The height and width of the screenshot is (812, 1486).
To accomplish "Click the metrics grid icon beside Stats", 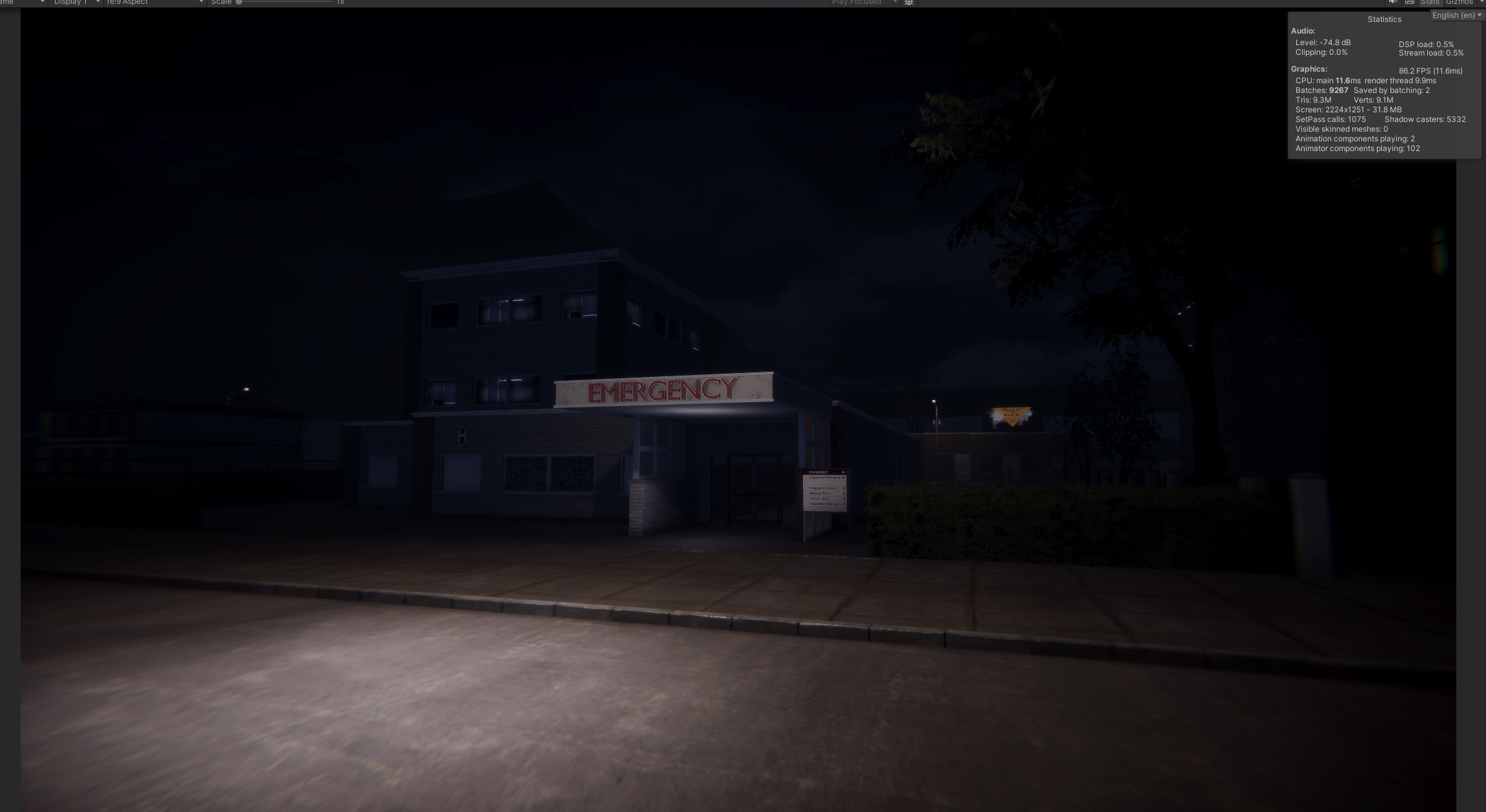I will pos(1409,3).
